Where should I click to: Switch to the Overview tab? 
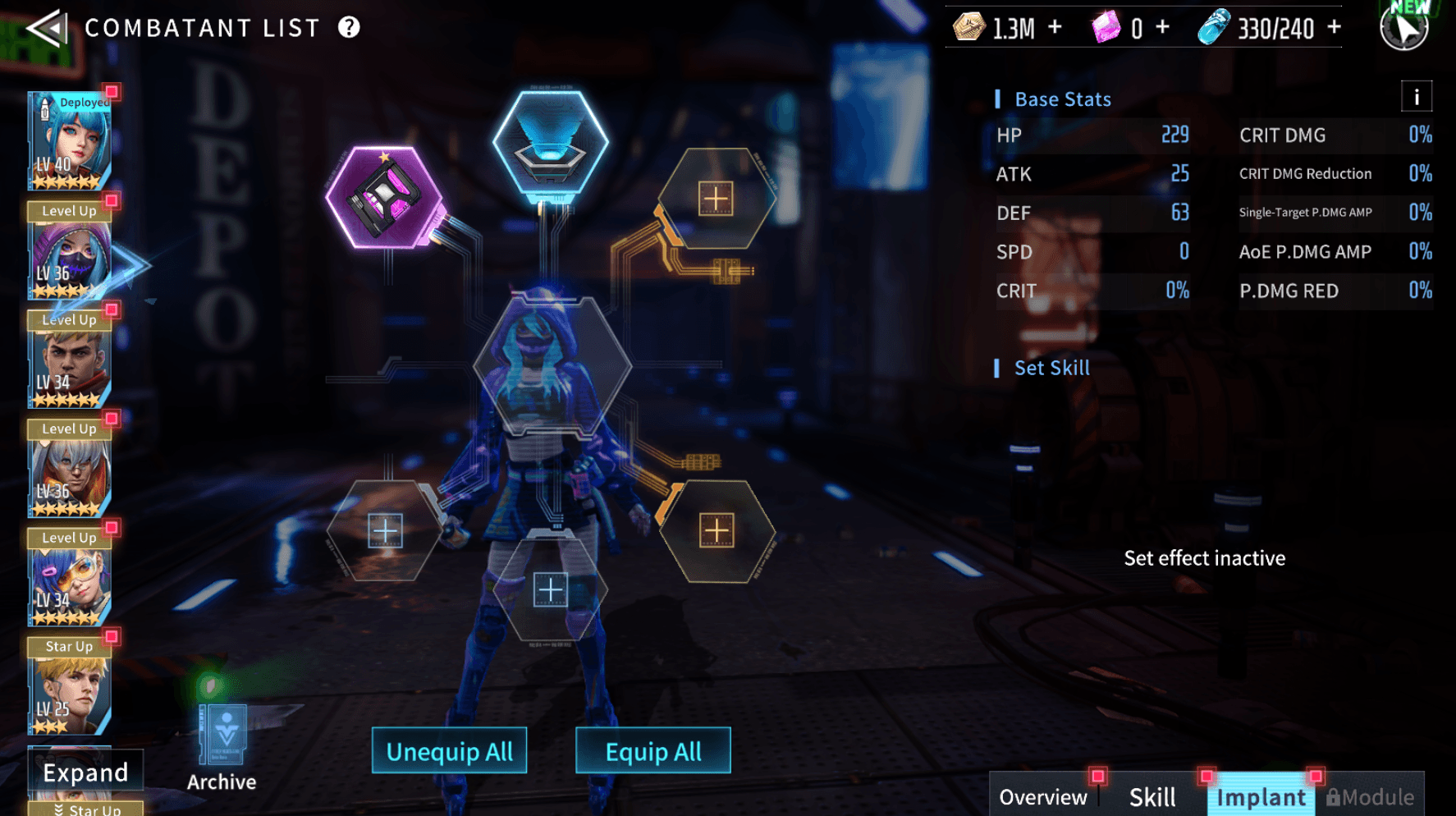tap(1042, 796)
